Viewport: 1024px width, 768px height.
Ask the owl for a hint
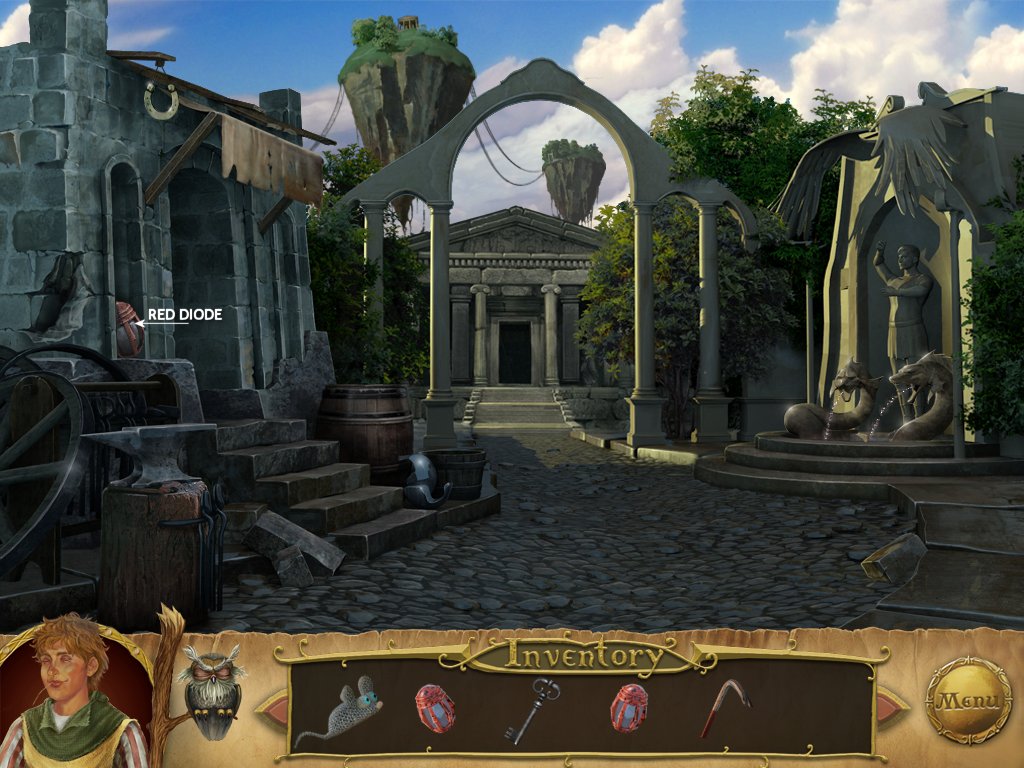point(211,690)
